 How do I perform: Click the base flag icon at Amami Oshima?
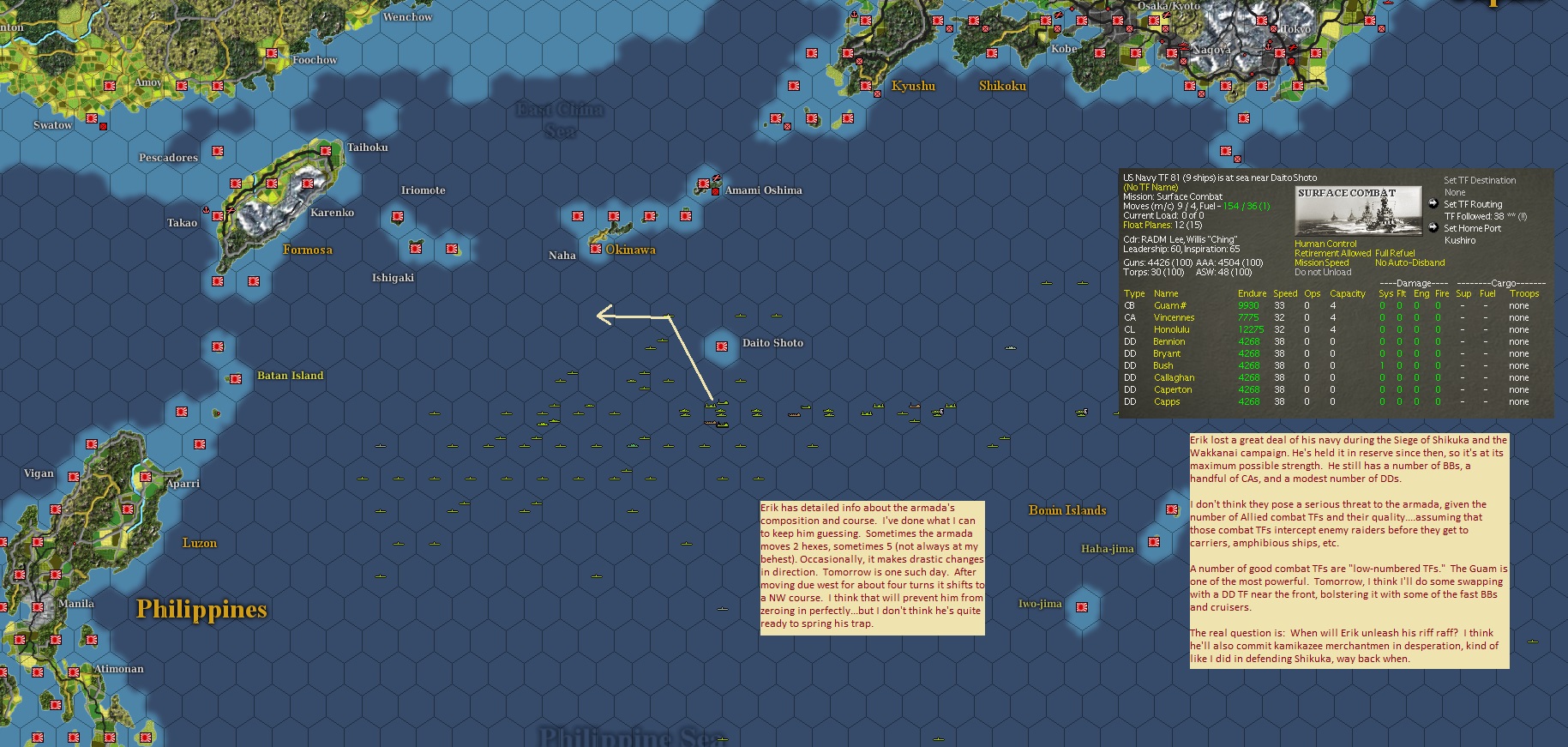pyautogui.click(x=705, y=183)
